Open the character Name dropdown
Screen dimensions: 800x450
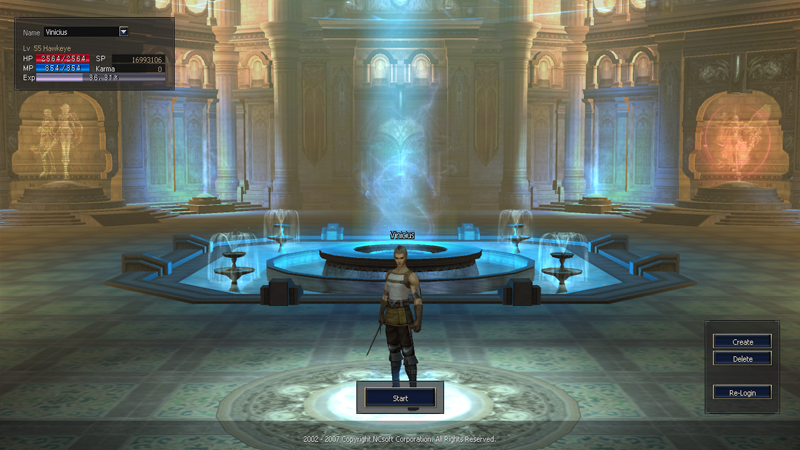123,32
